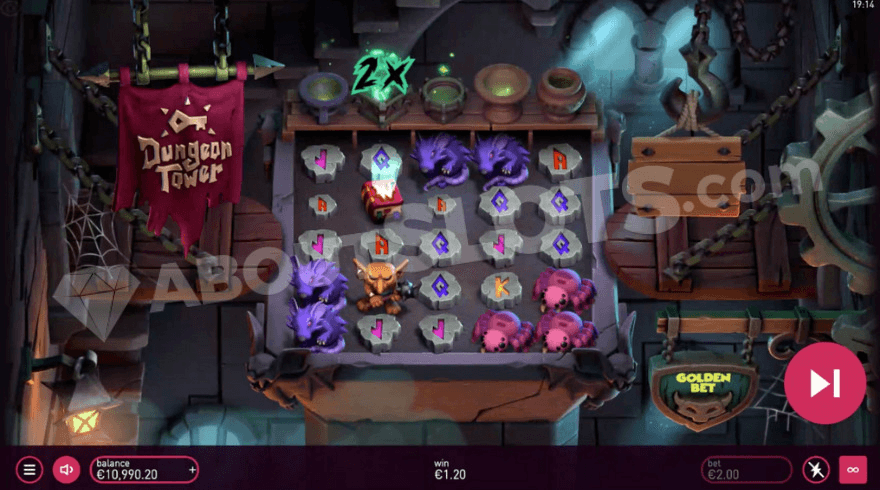Toggle the sound speaker button
This screenshot has height=490, width=880.
coord(66,469)
